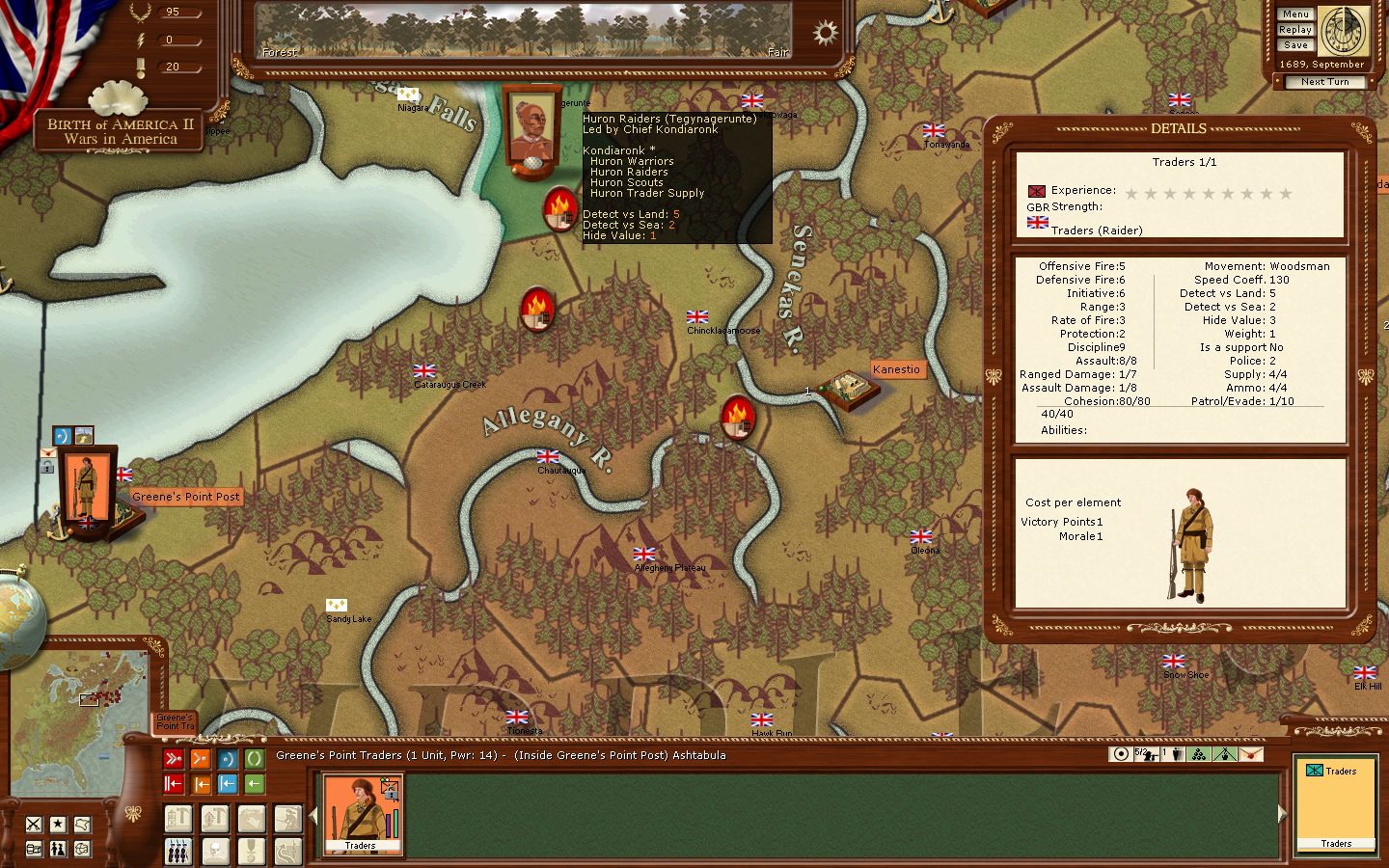
Task: Select the Traders element in the yellow panel
Action: [x=1335, y=807]
